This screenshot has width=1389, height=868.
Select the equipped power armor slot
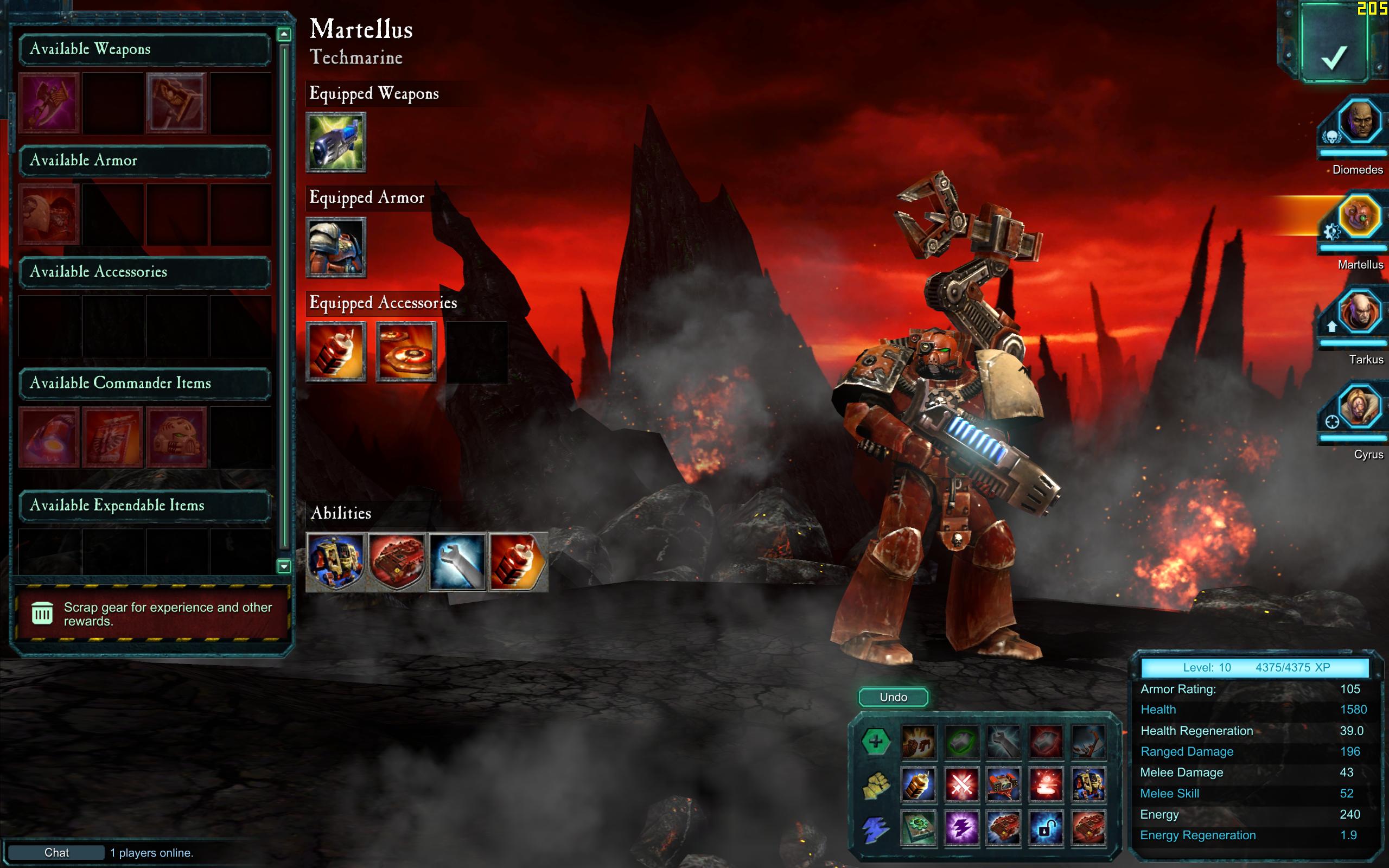(336, 247)
